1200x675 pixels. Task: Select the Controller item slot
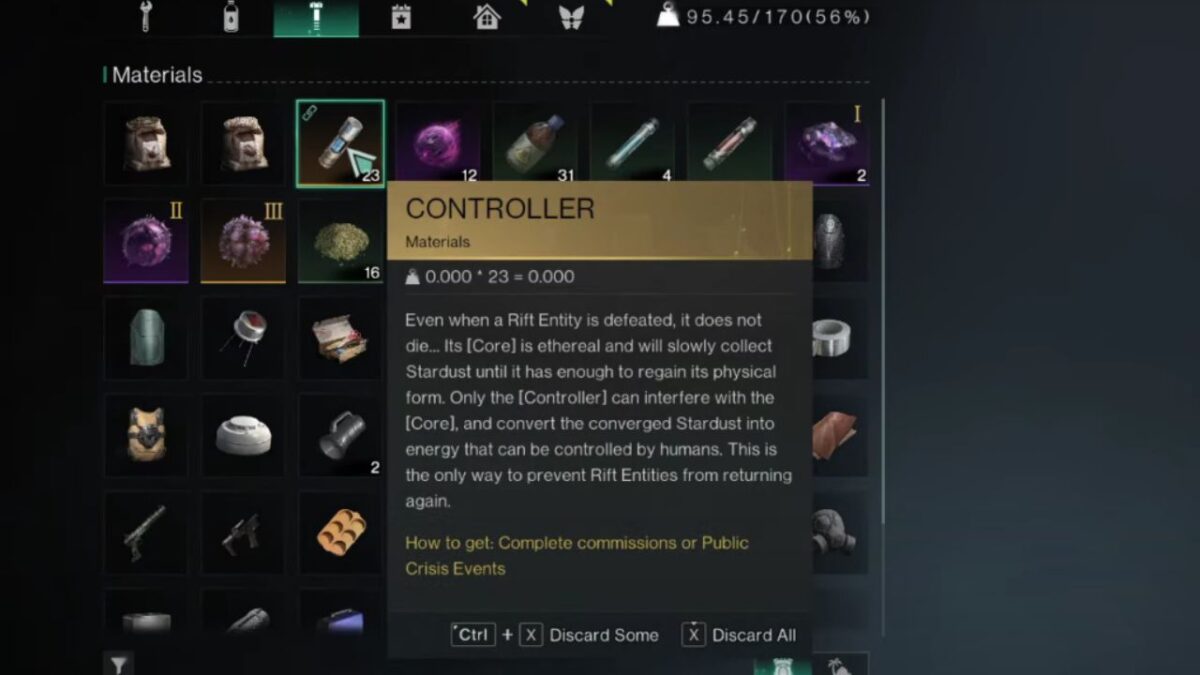pyautogui.click(x=341, y=143)
